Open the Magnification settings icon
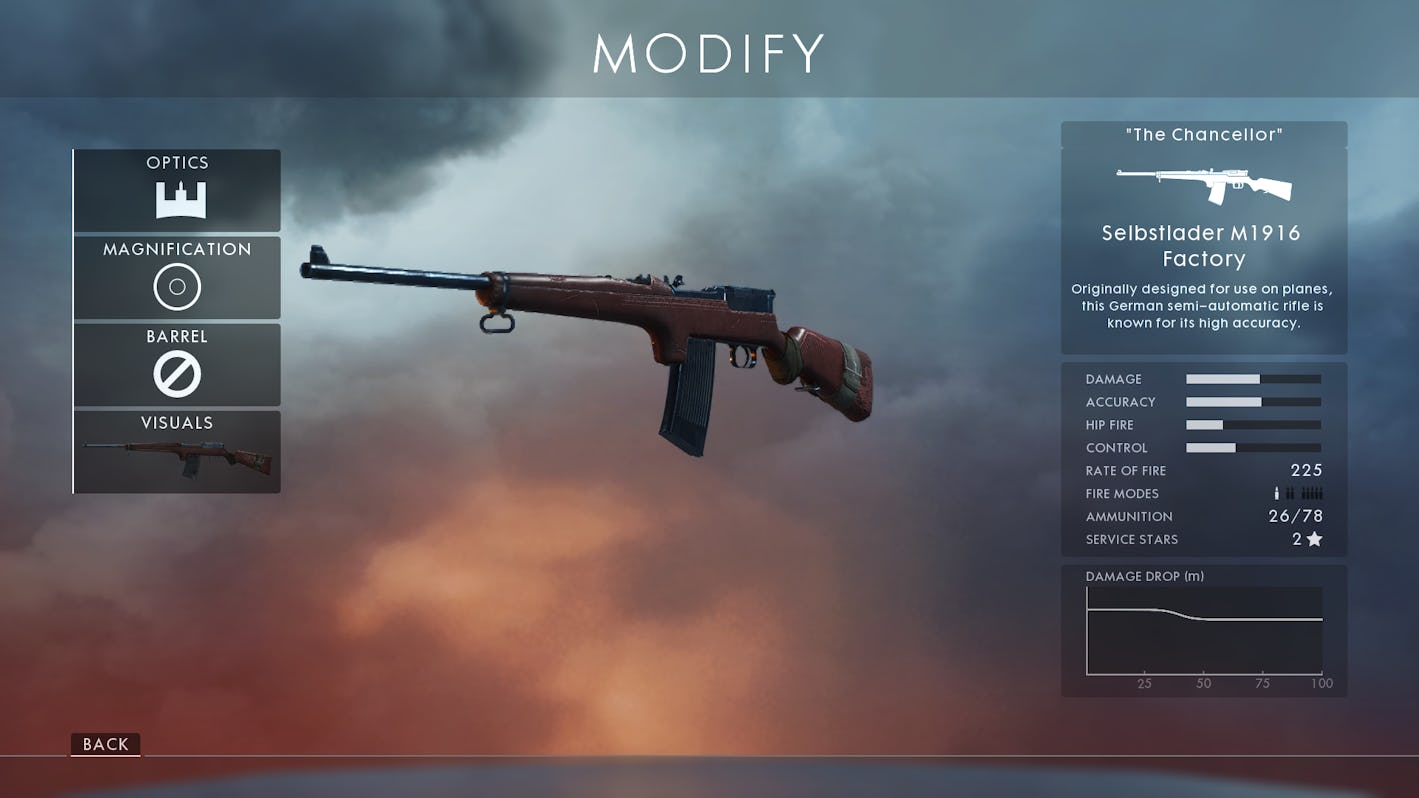 coord(176,286)
